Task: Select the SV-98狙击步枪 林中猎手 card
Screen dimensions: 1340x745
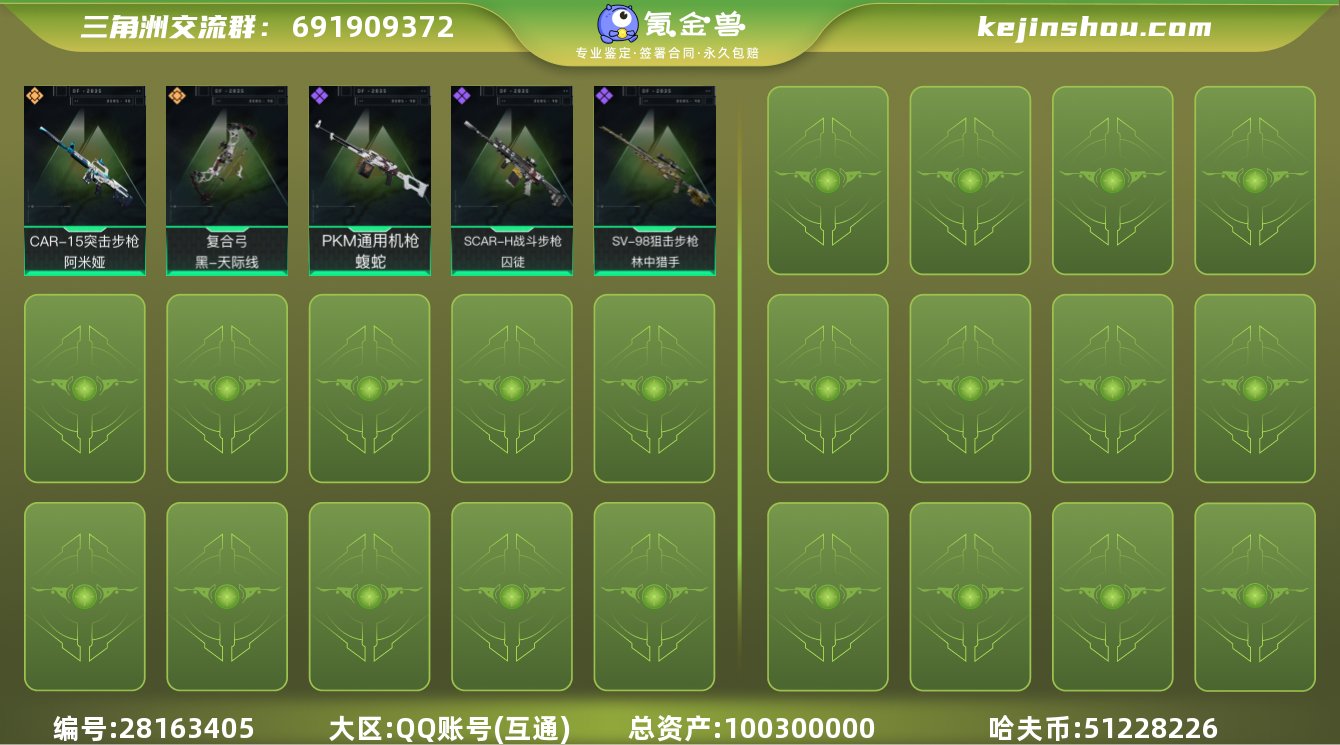Action: (x=654, y=180)
